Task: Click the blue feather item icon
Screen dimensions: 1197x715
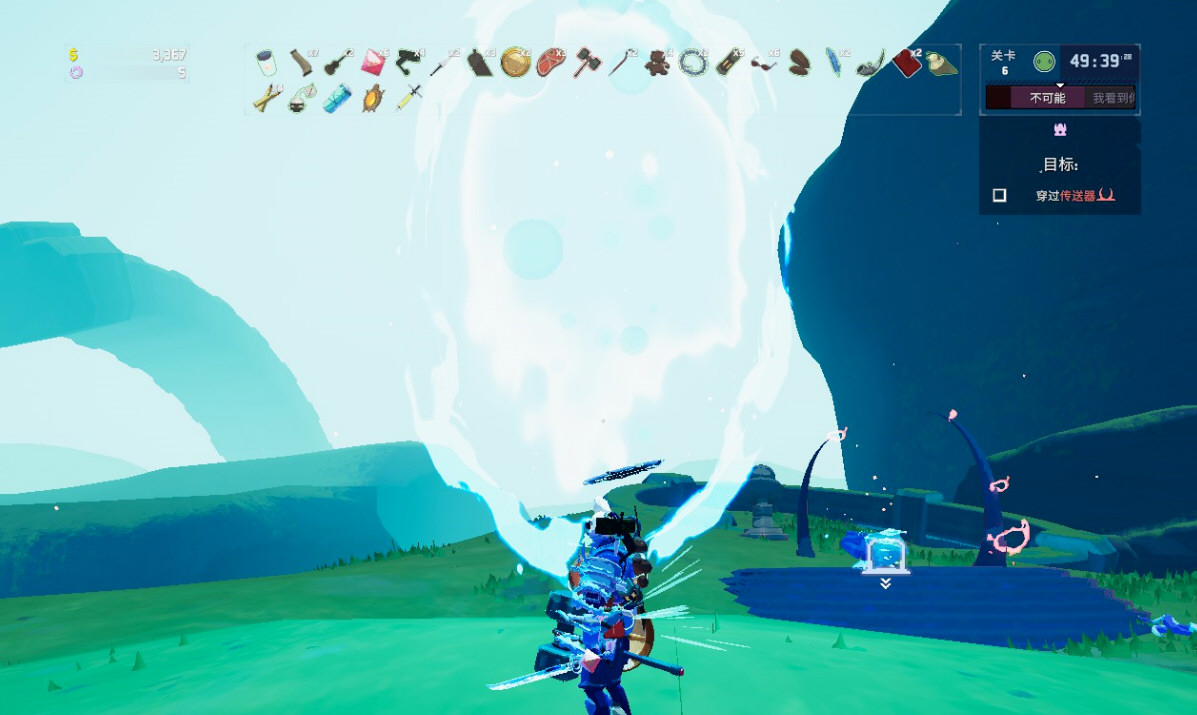Action: point(833,63)
